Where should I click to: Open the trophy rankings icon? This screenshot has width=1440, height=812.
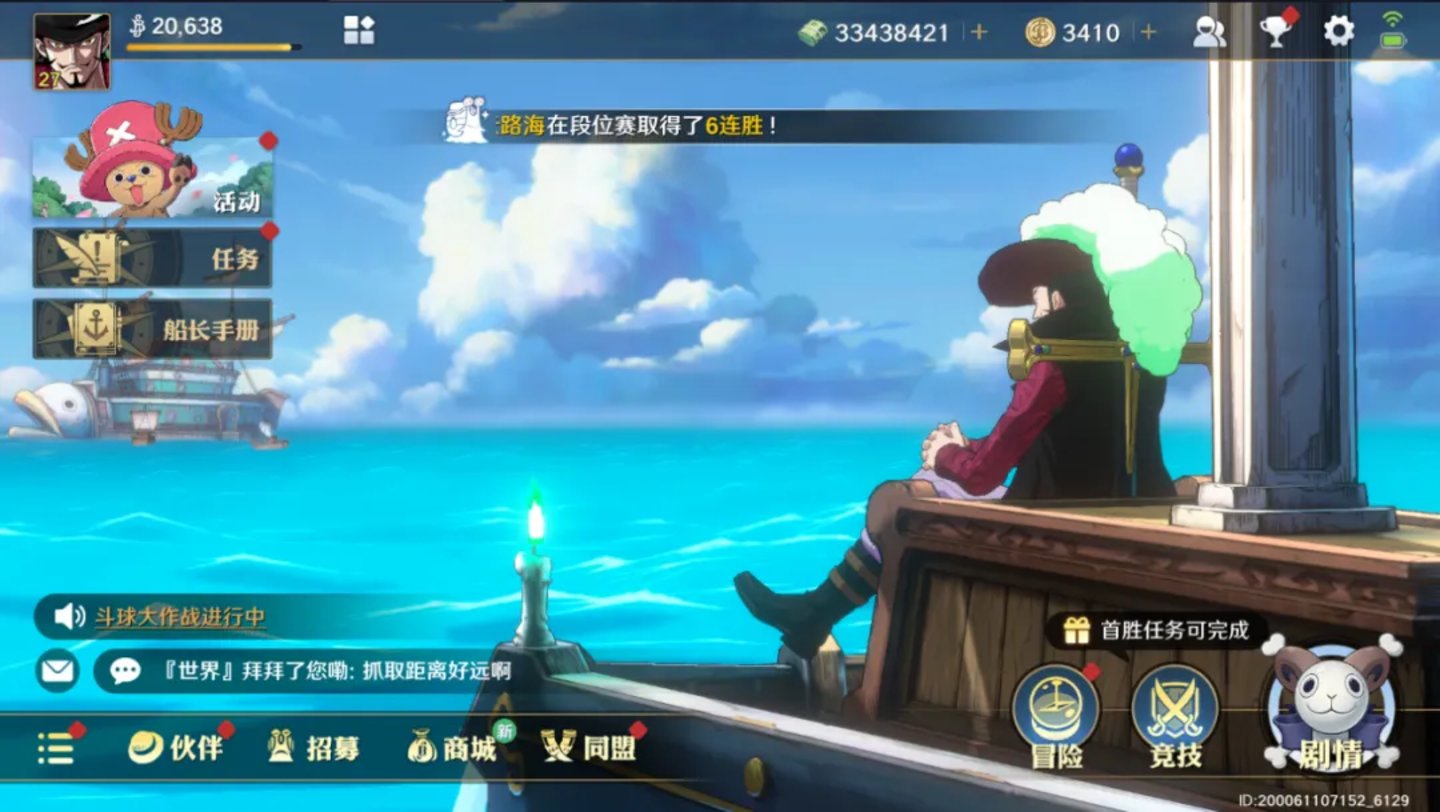tap(1275, 32)
